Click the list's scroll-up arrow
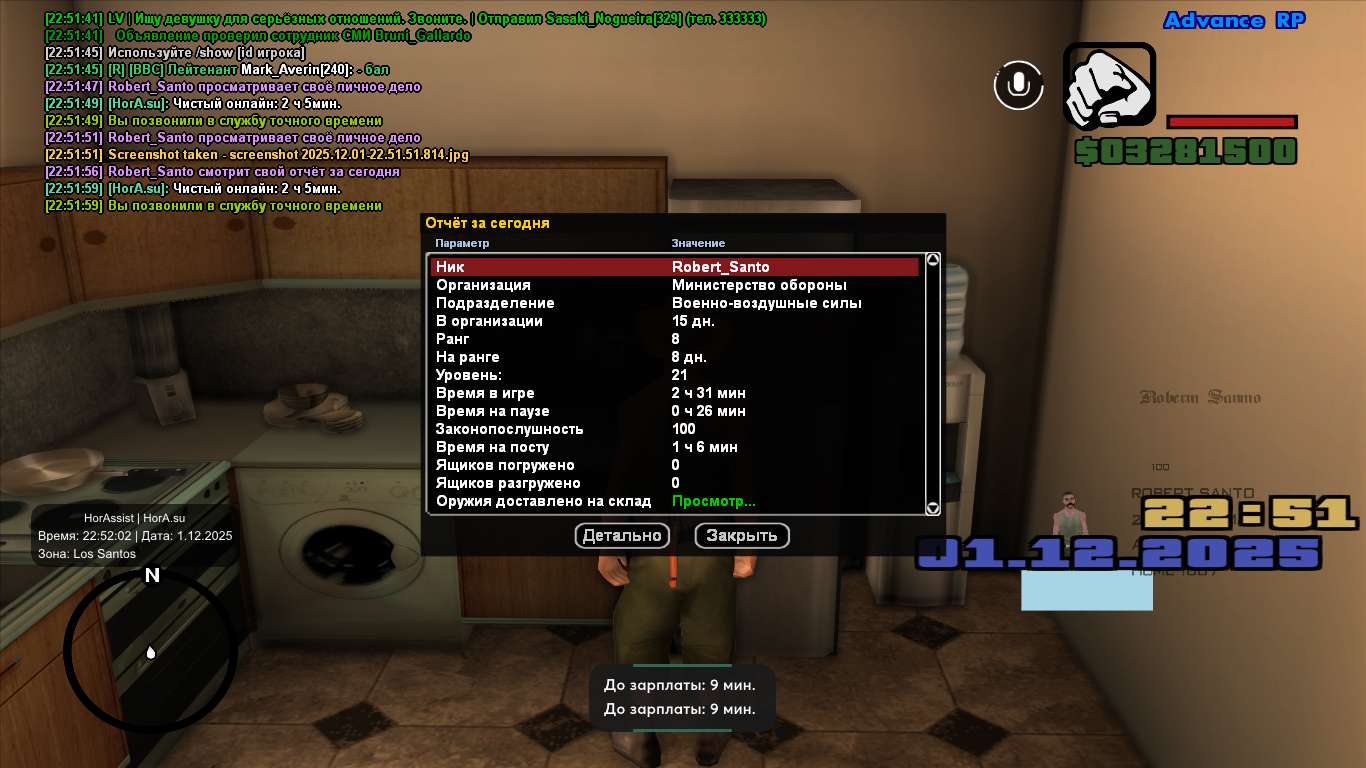This screenshot has width=1366, height=768. coord(933,260)
